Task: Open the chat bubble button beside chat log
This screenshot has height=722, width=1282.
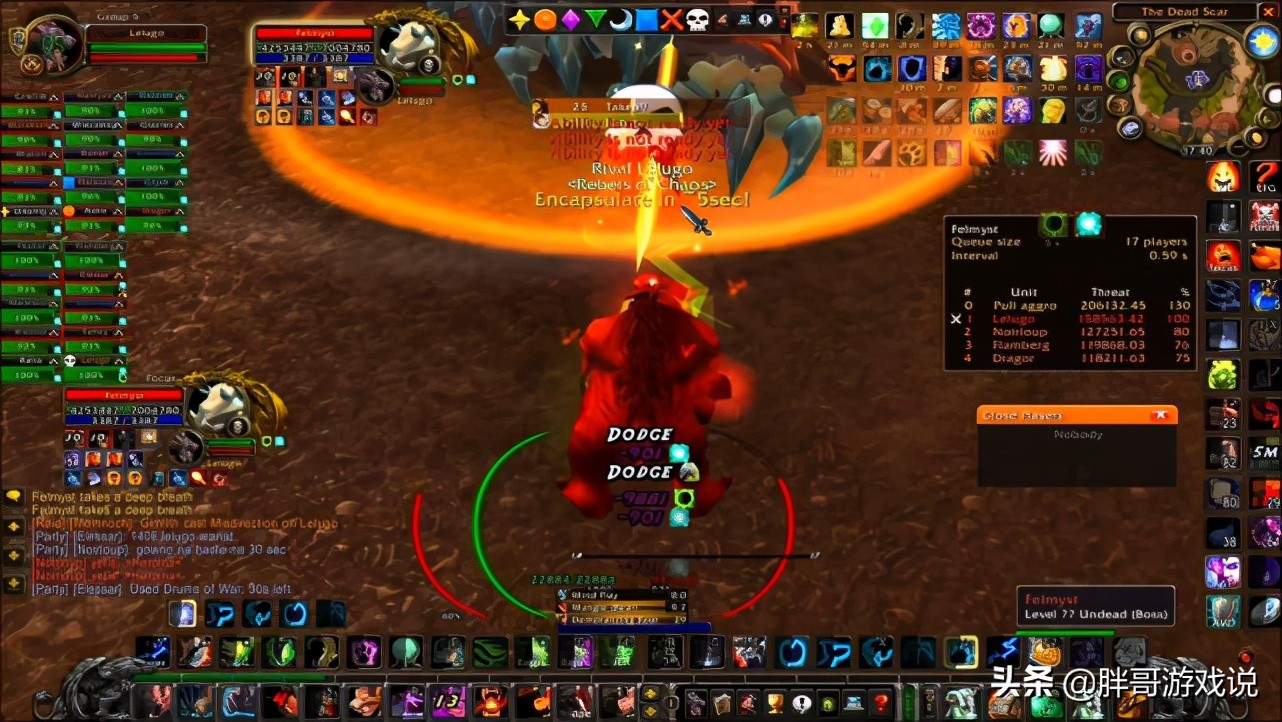Action: point(14,496)
